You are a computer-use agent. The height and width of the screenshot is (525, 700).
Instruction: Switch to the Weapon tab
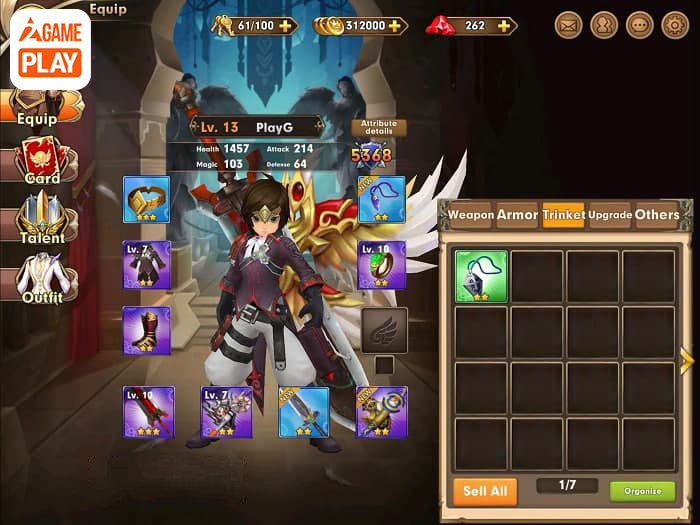click(x=470, y=215)
